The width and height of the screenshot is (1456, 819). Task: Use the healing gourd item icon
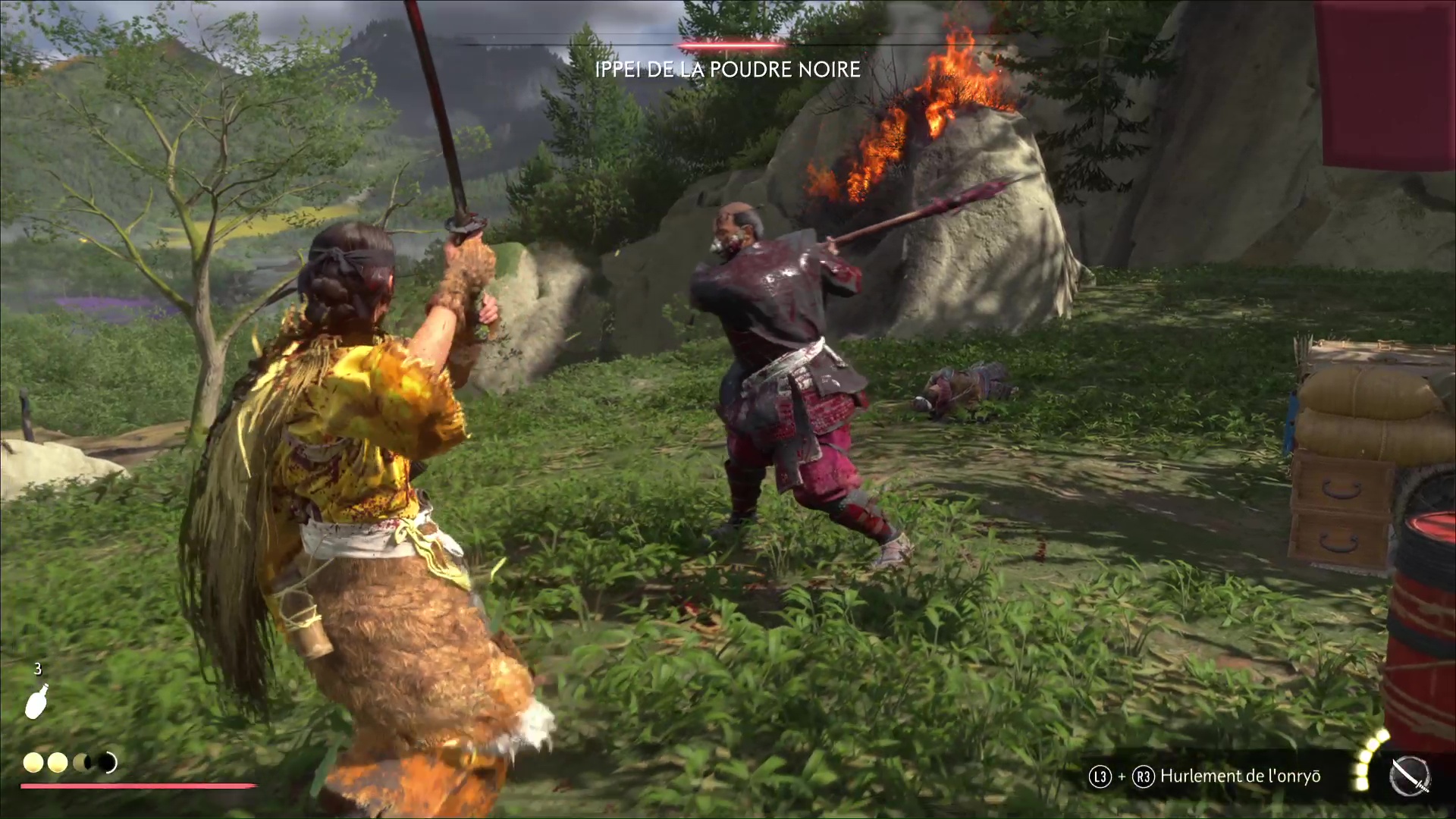pyautogui.click(x=36, y=701)
